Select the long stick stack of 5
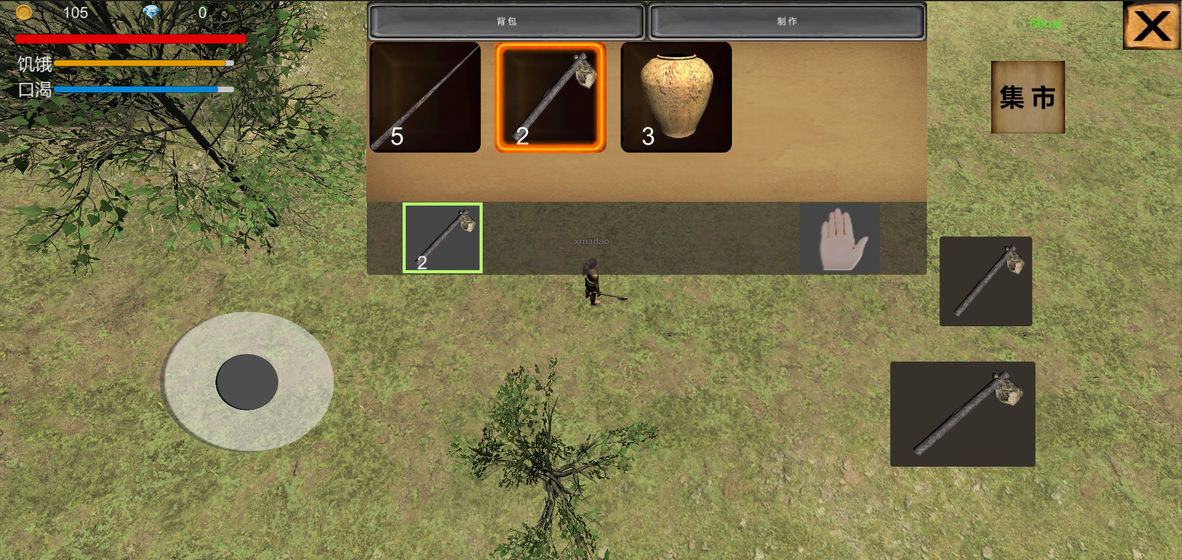The width and height of the screenshot is (1182, 560). 425,97
